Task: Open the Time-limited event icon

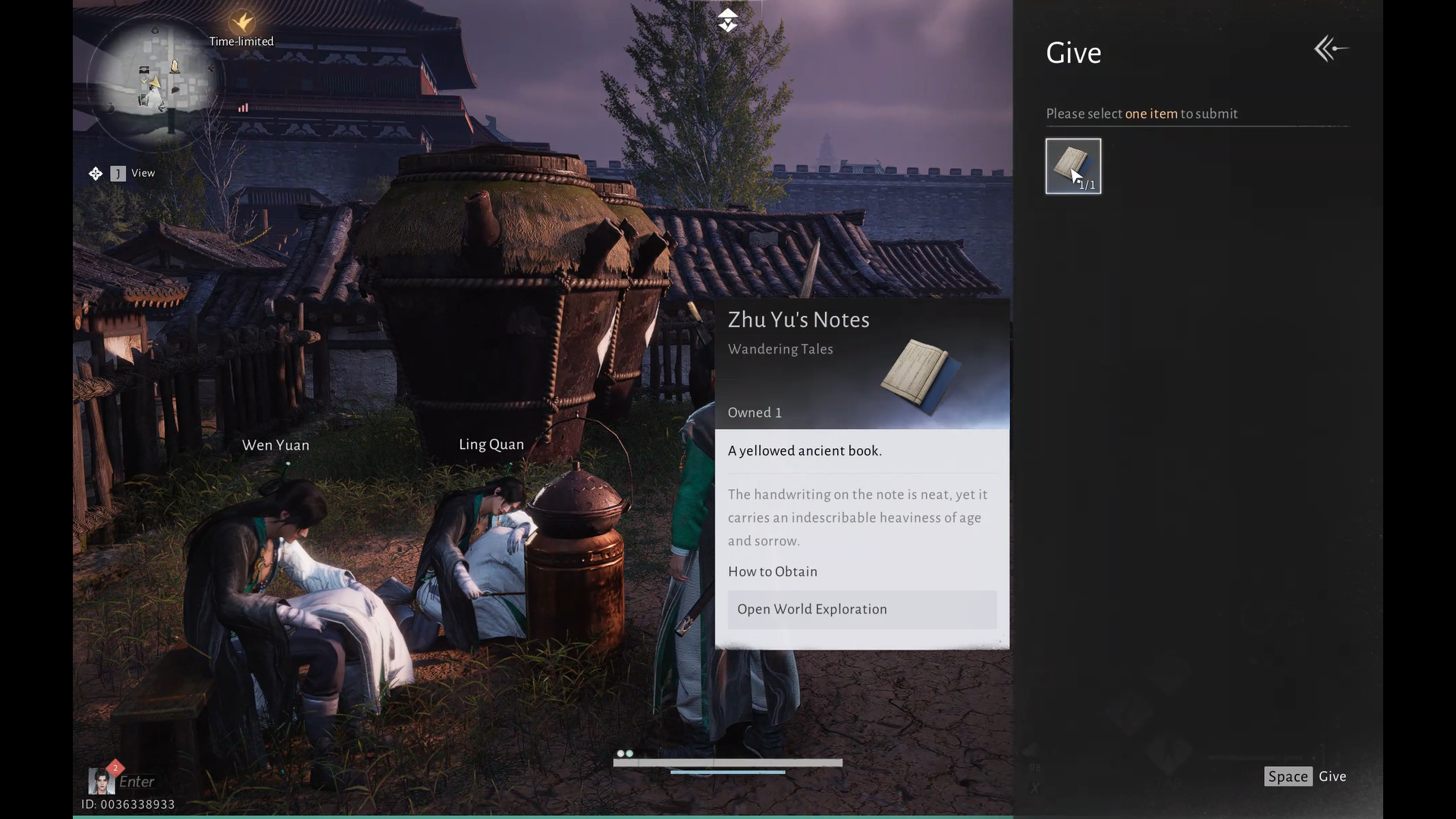Action: point(242,23)
